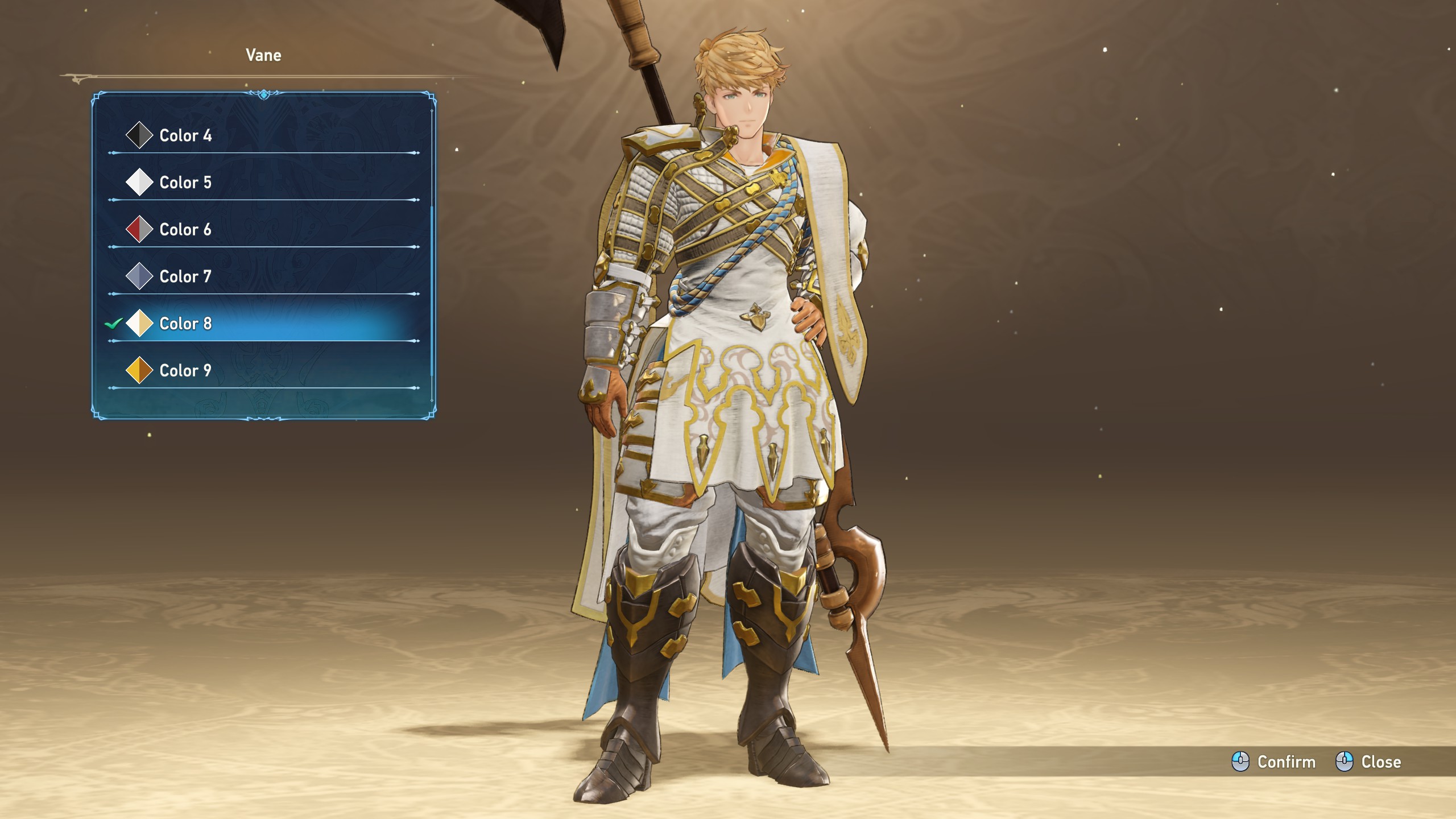The height and width of the screenshot is (819, 1456).
Task: Select the Color 4 black option
Action: (x=185, y=135)
